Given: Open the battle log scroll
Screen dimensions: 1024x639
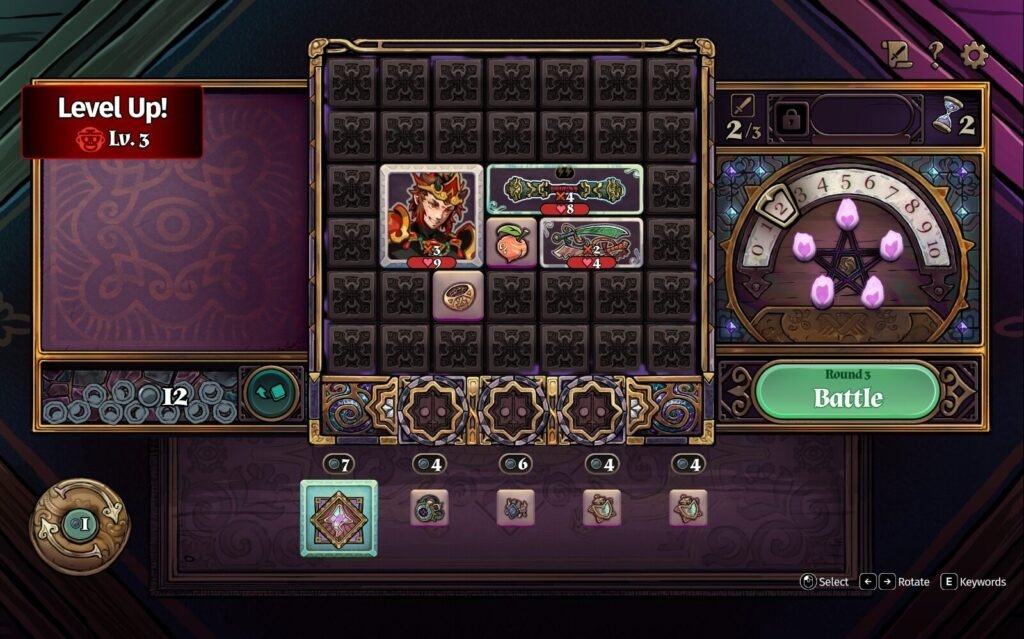Looking at the screenshot, I should click(894, 56).
